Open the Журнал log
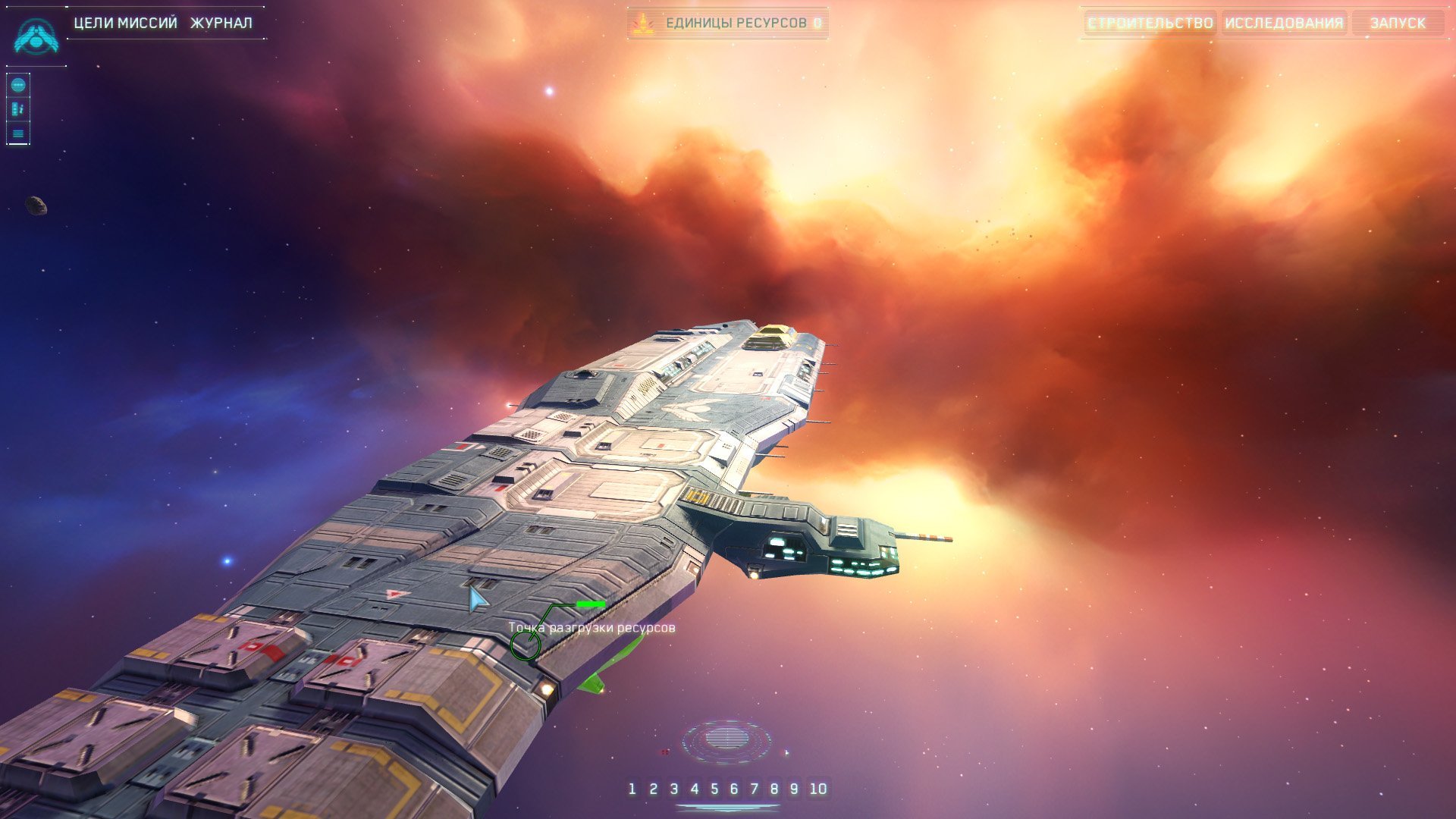The height and width of the screenshot is (819, 1456). [x=221, y=23]
